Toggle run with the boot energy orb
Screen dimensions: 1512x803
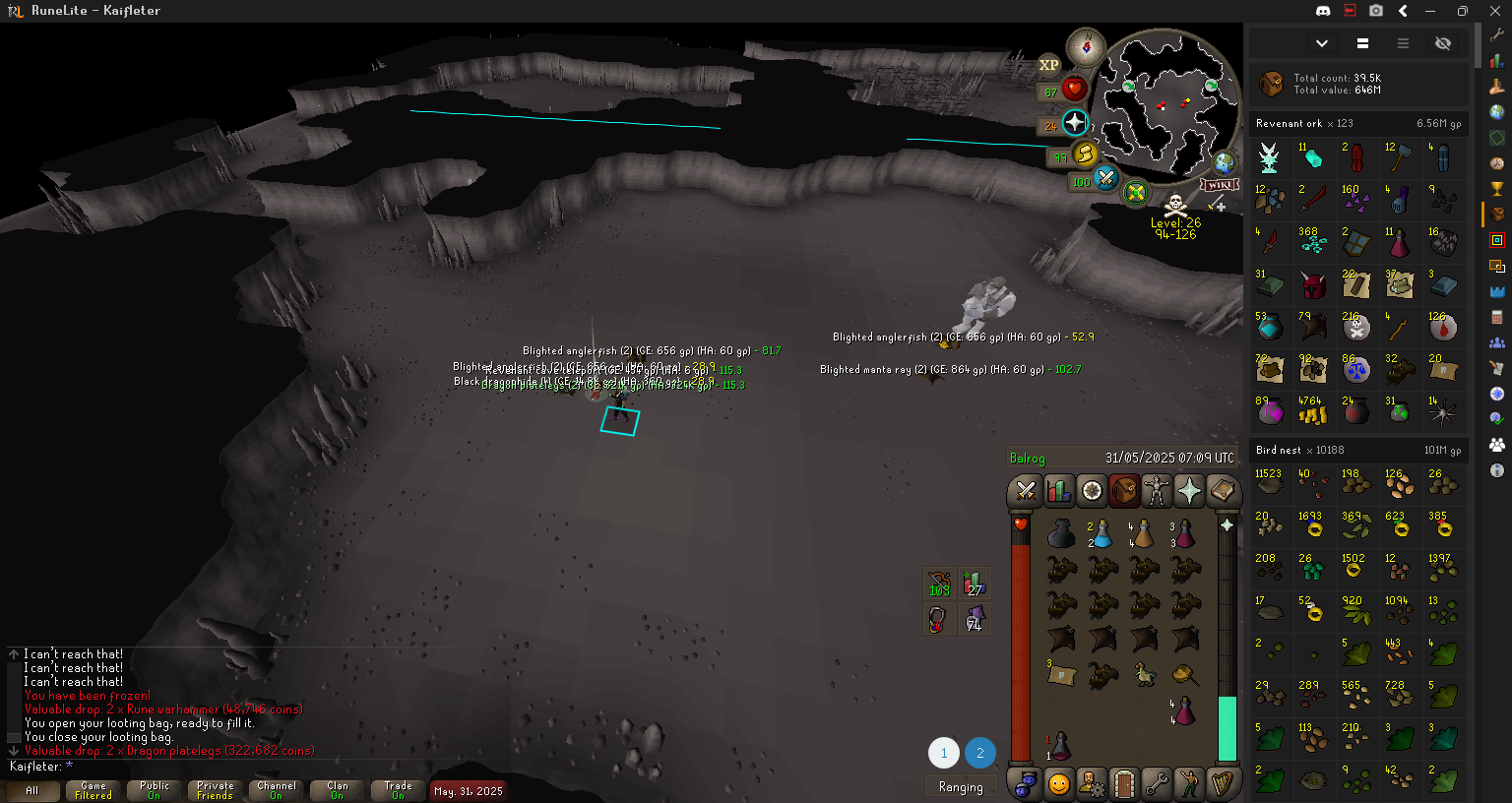1085,154
